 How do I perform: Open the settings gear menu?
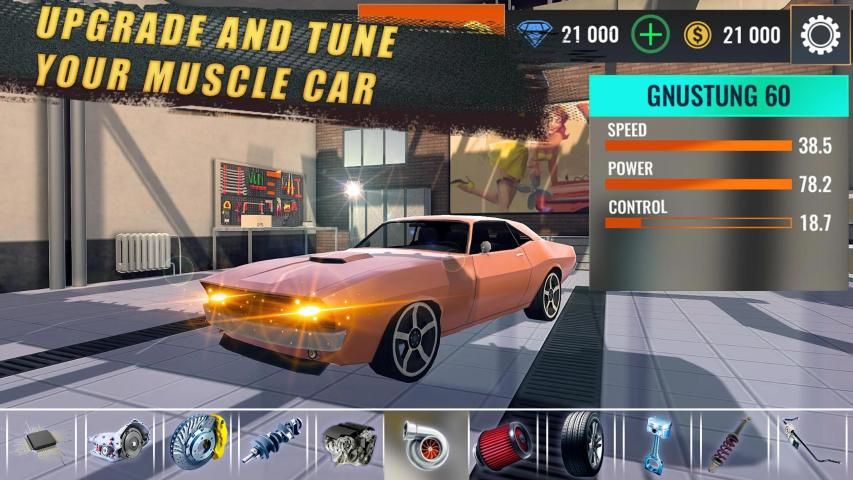click(x=821, y=36)
